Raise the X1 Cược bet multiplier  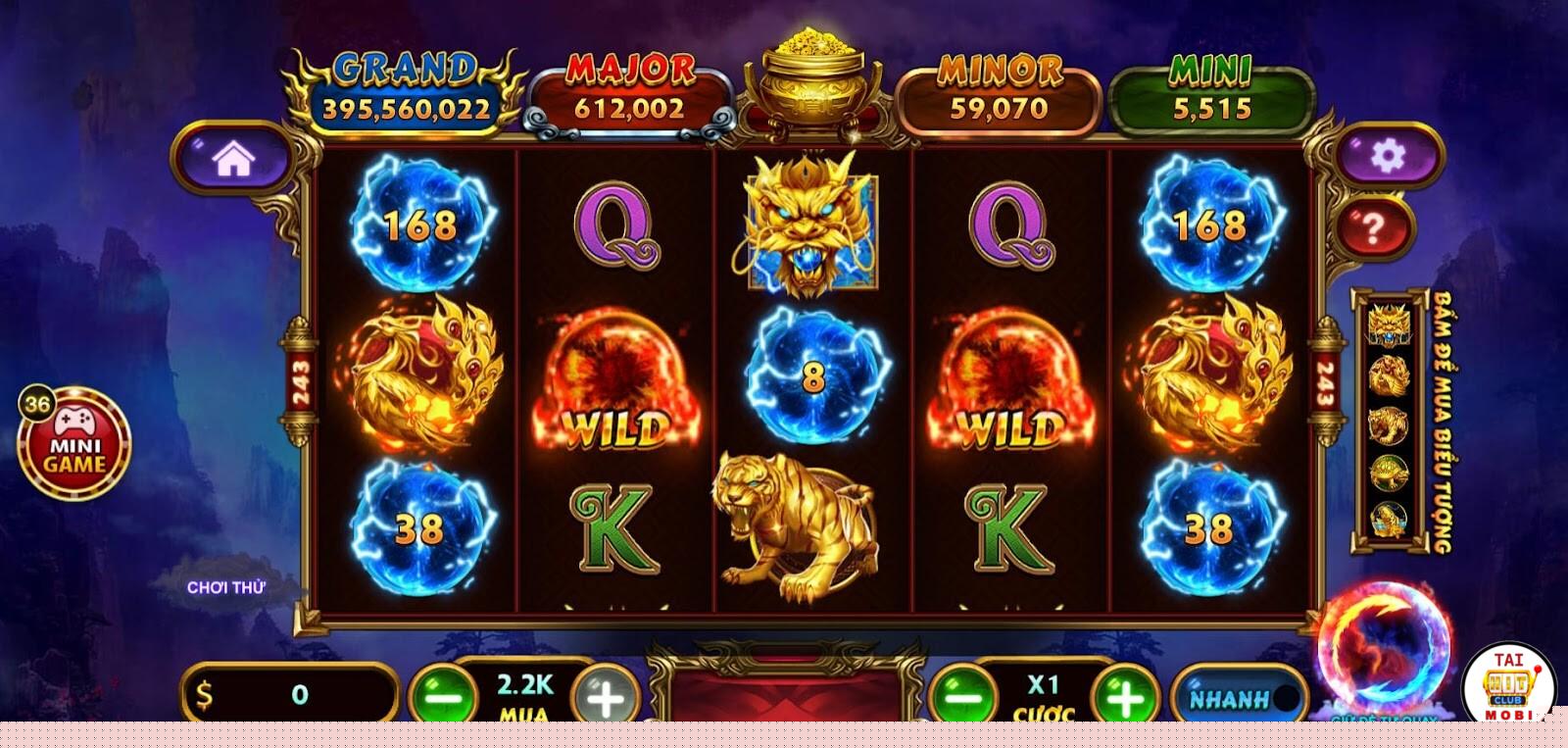click(x=1125, y=697)
